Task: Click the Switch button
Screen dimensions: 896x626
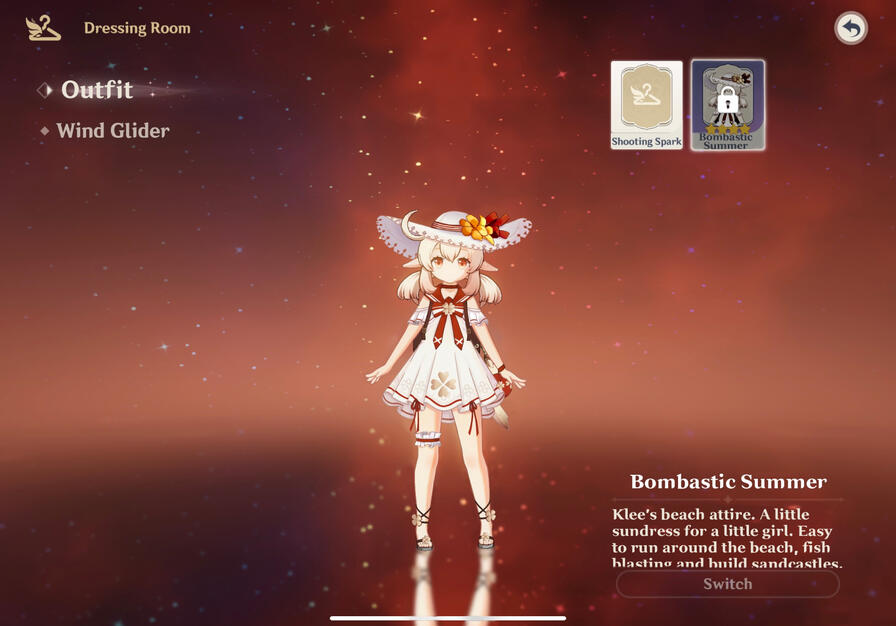Action: [x=727, y=584]
